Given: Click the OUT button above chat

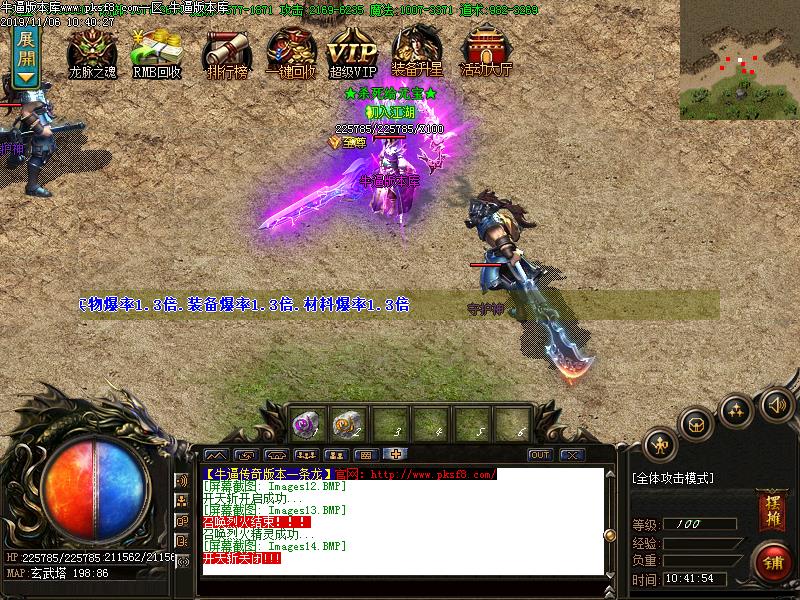Looking at the screenshot, I should tap(540, 455).
